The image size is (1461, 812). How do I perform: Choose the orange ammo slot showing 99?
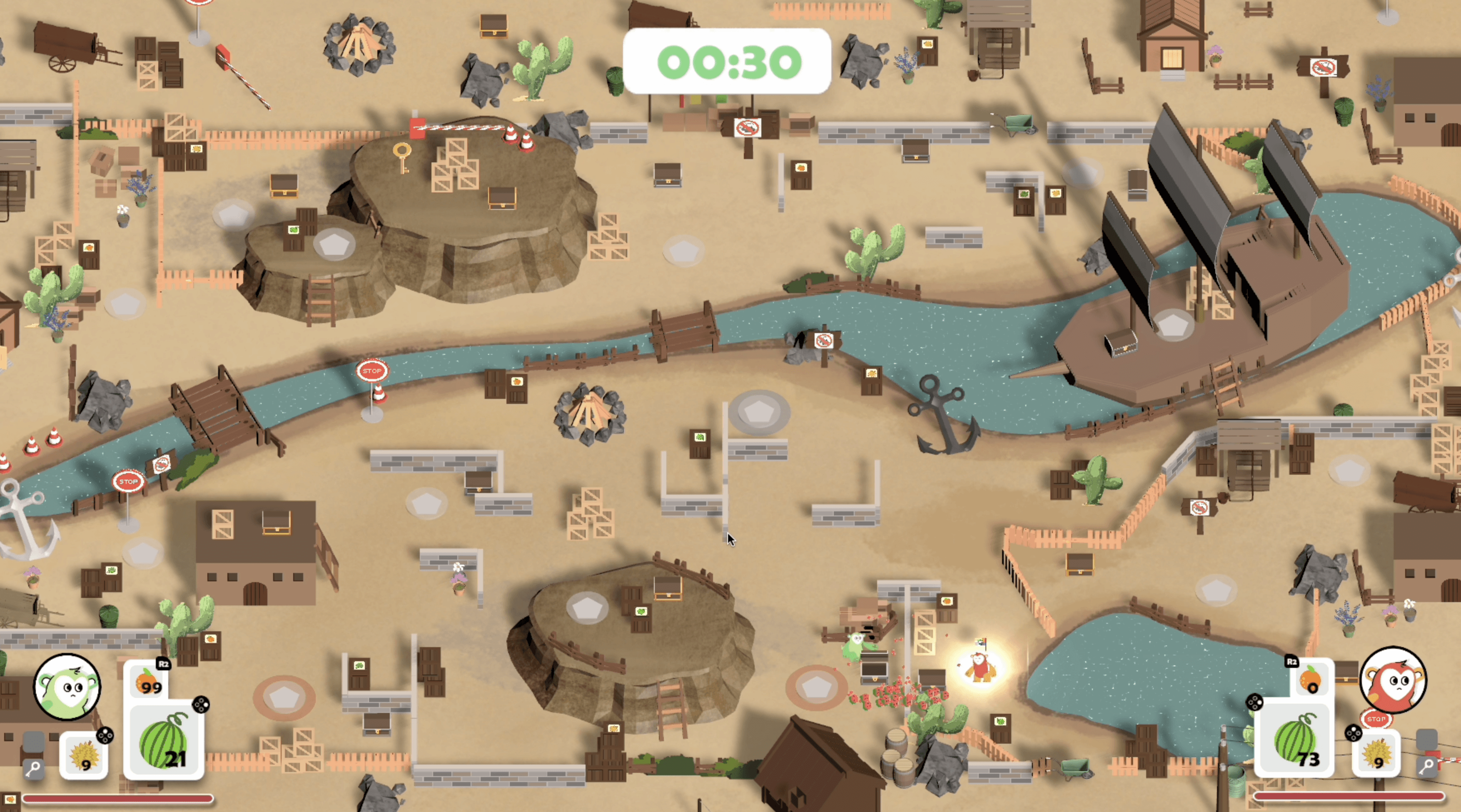(x=149, y=680)
